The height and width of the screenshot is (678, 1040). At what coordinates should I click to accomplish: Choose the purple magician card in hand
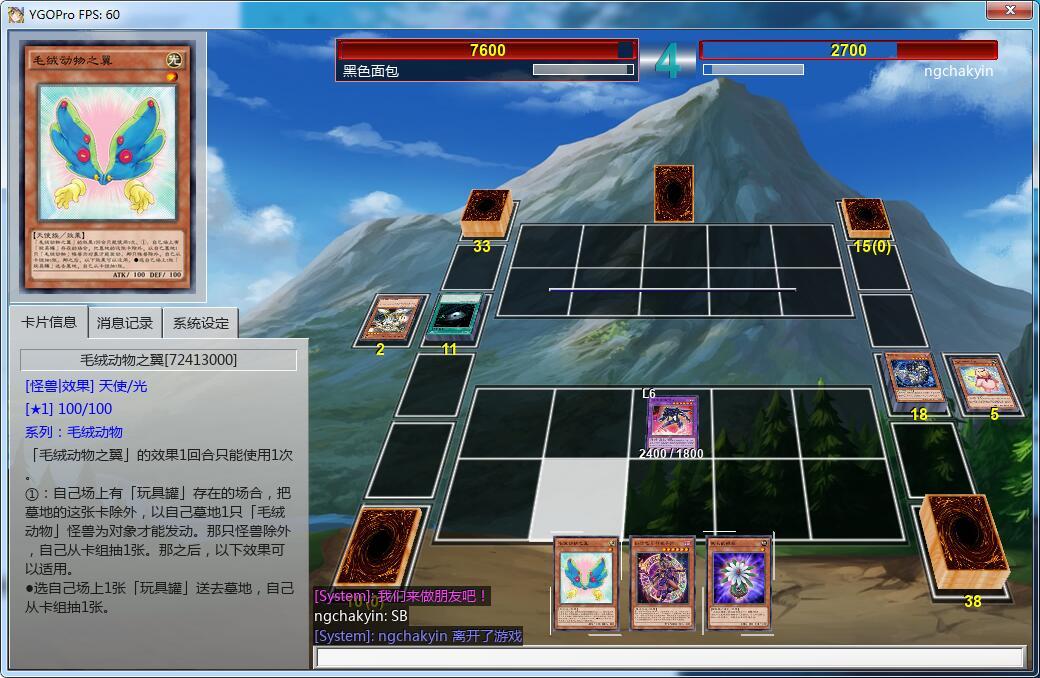662,583
